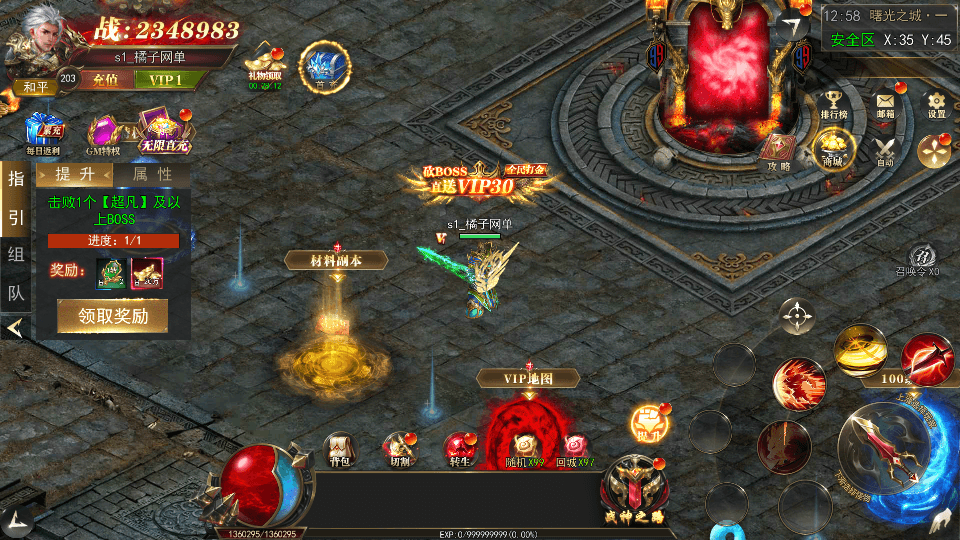Use the 随机 random teleport scroll

click(x=527, y=449)
